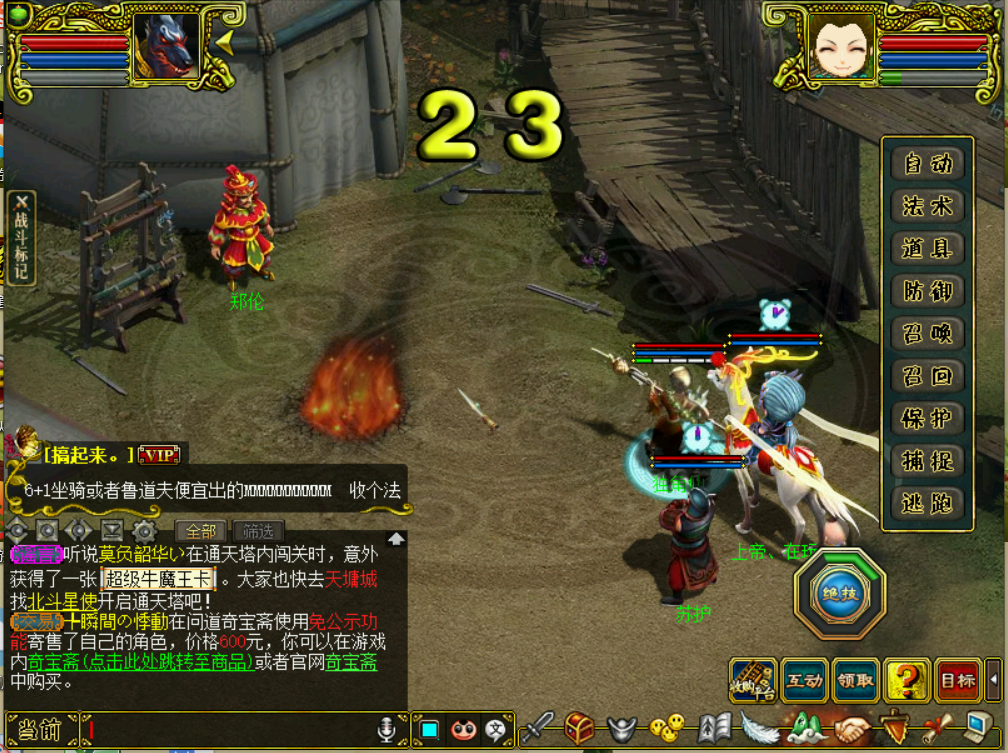
Task: Open the yellow question mark help
Action: coord(907,680)
